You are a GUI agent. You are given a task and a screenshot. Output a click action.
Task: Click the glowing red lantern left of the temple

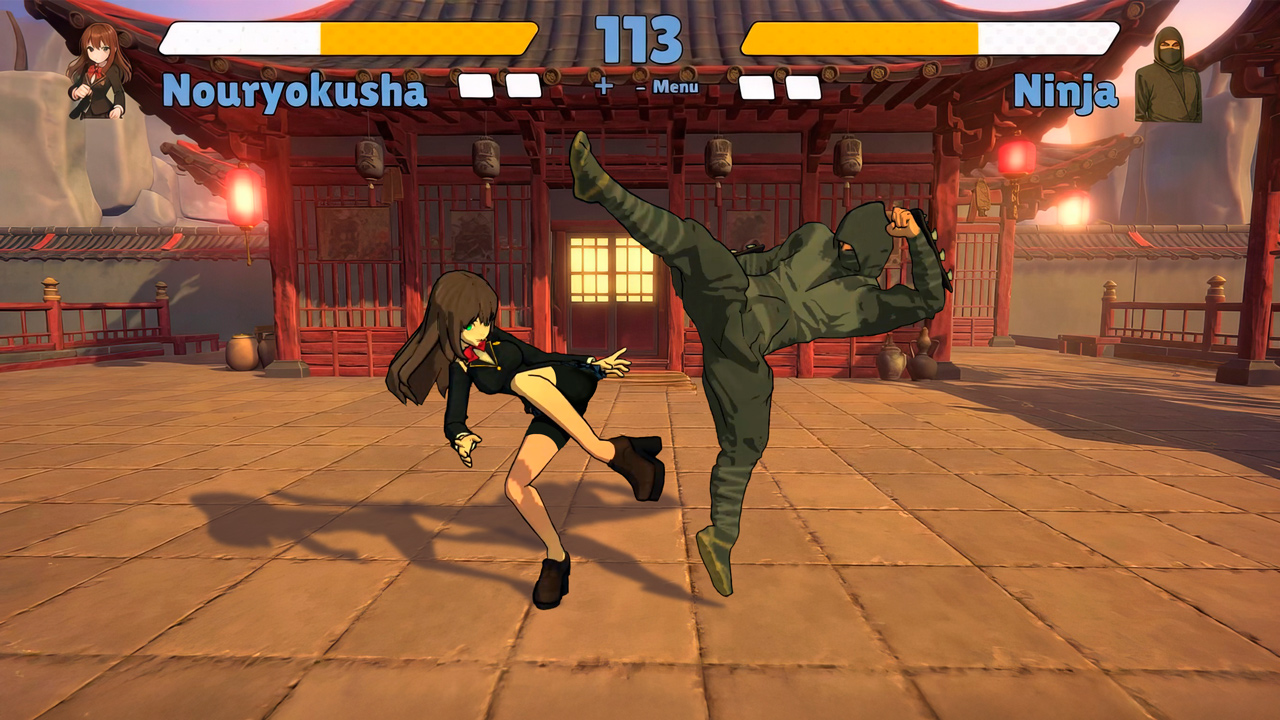[x=245, y=192]
